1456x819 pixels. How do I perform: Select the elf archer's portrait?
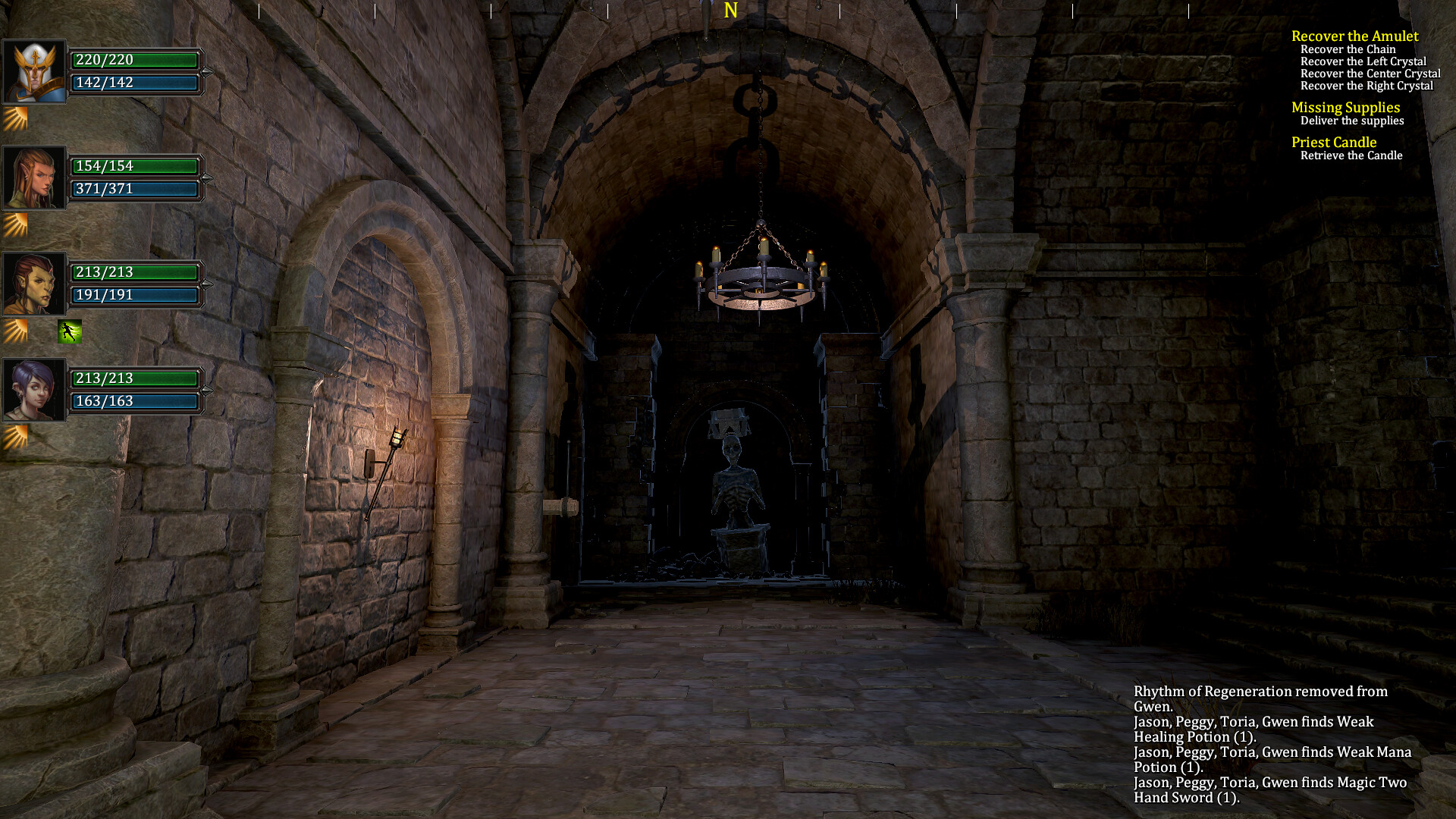click(35, 176)
